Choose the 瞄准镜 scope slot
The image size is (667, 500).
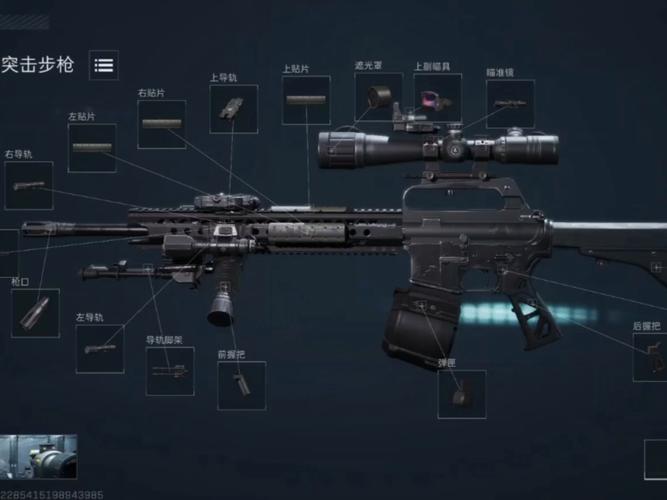click(510, 104)
